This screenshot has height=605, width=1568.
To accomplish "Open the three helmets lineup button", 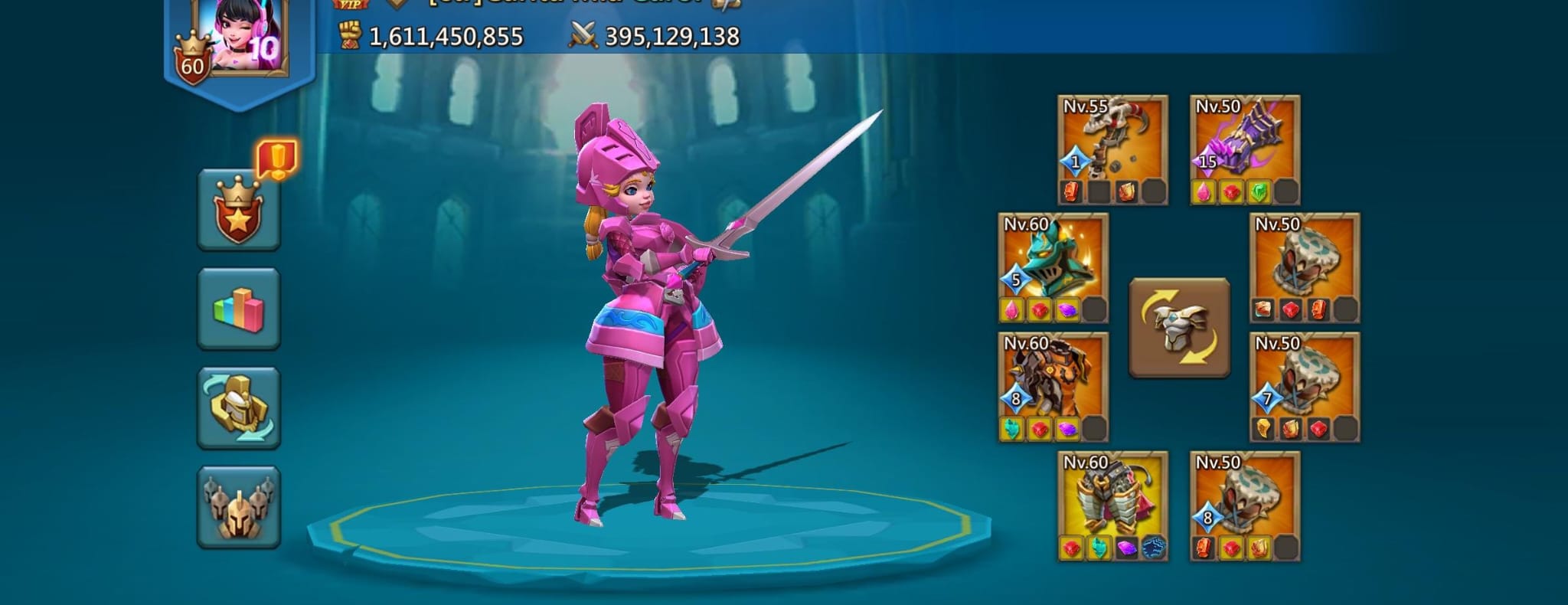I will (239, 506).
